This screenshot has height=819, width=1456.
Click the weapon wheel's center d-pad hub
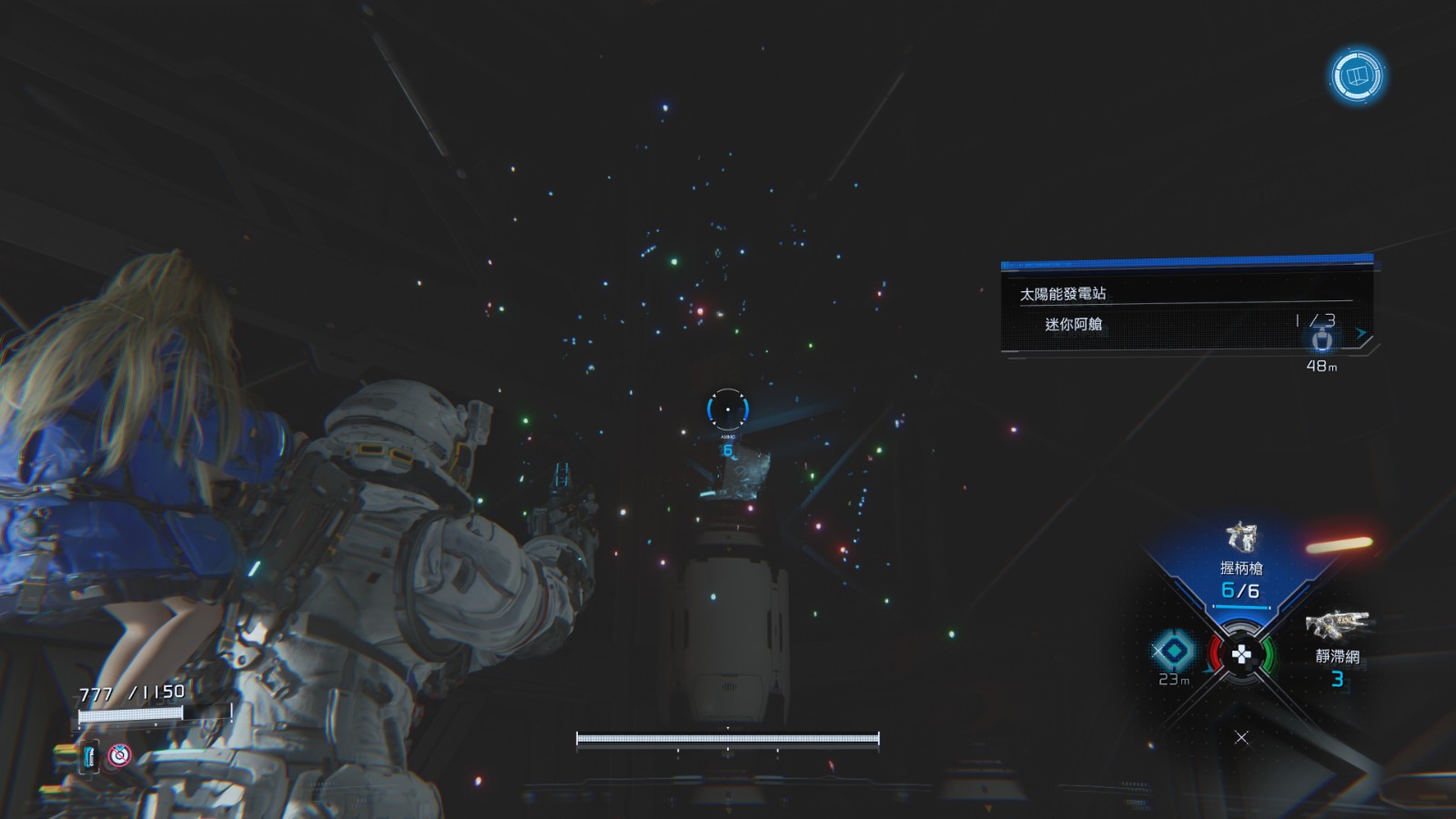coord(1241,653)
